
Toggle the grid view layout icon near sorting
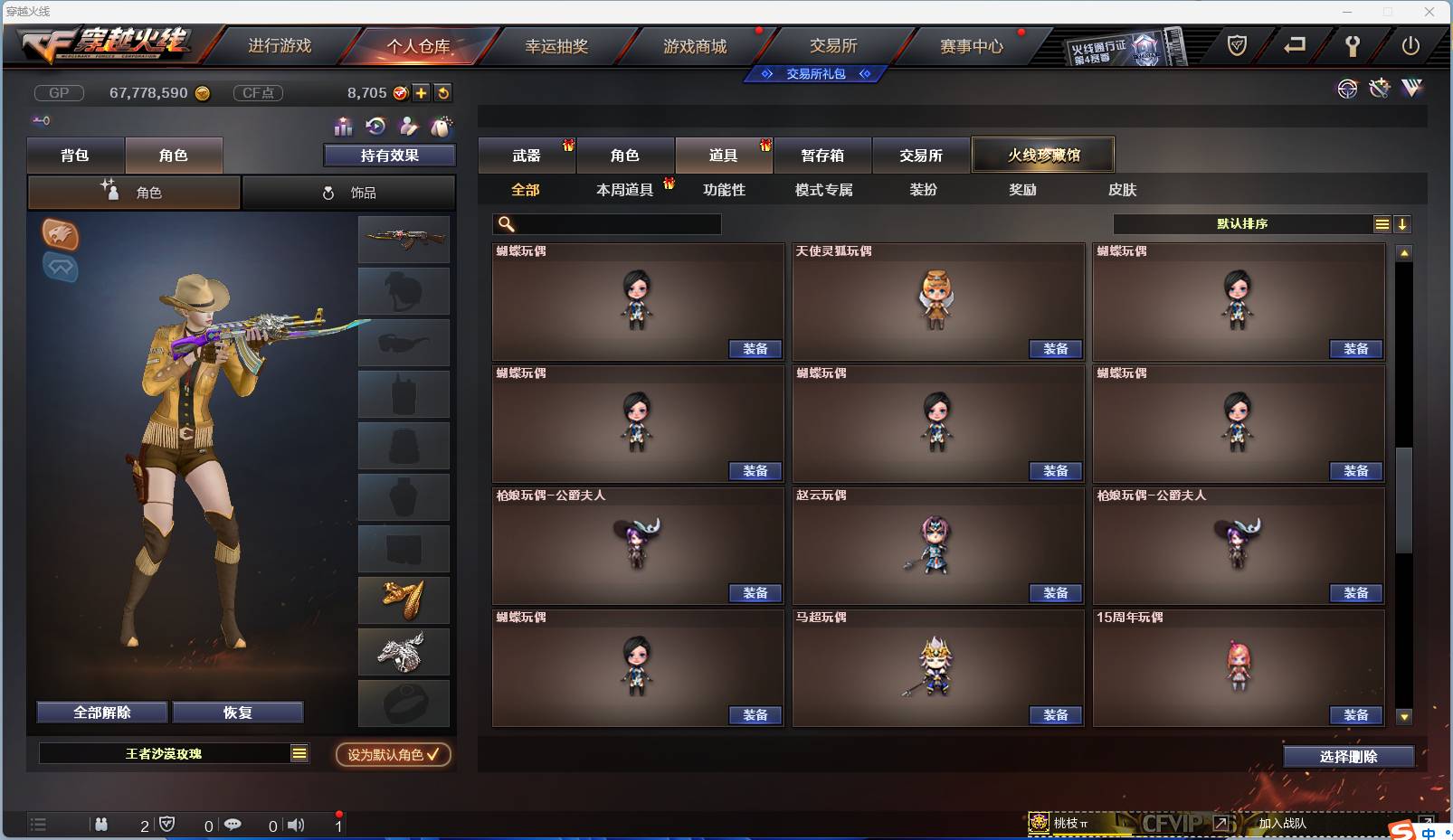click(1382, 223)
